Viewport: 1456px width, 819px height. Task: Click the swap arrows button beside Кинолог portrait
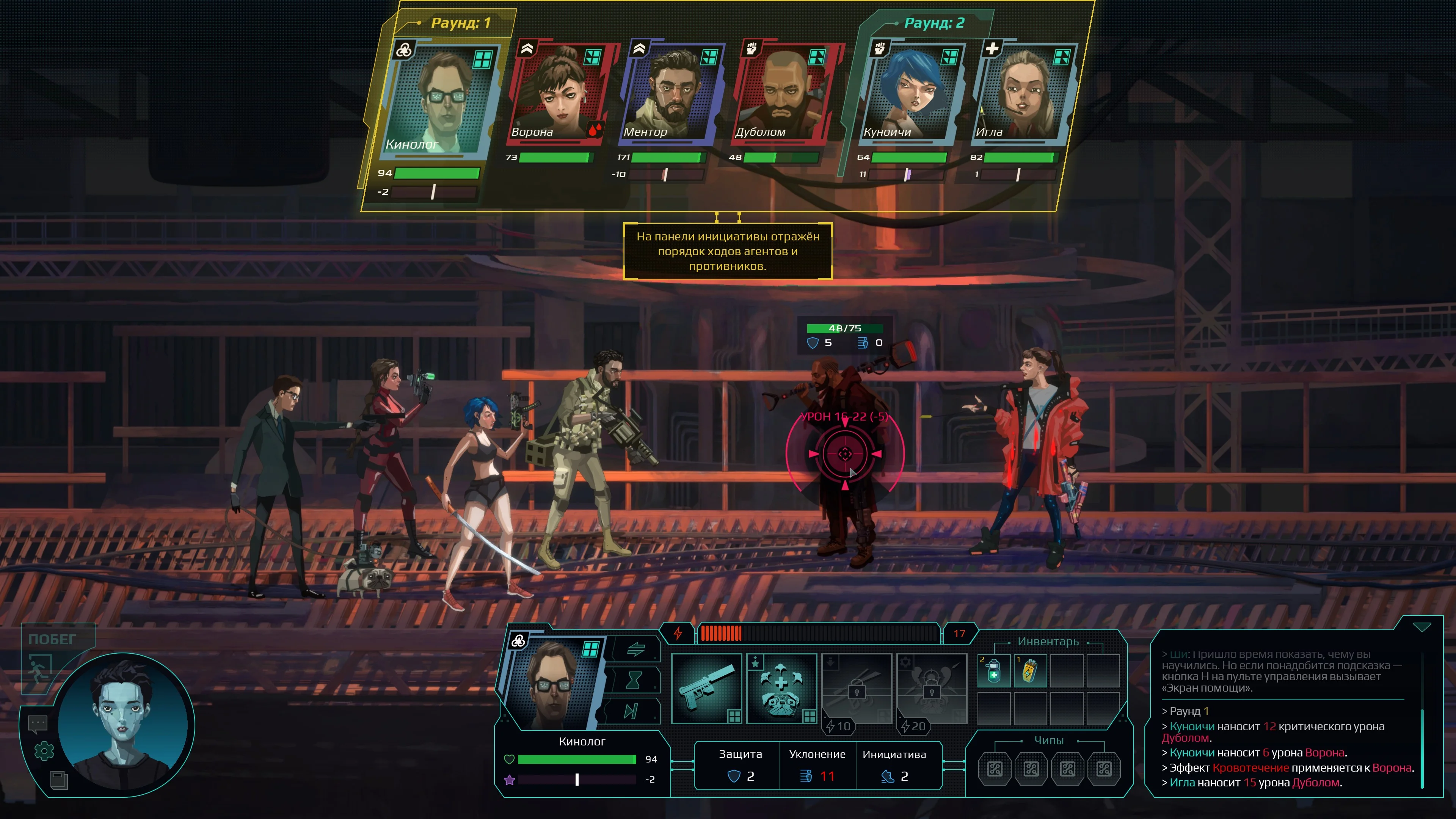click(635, 650)
